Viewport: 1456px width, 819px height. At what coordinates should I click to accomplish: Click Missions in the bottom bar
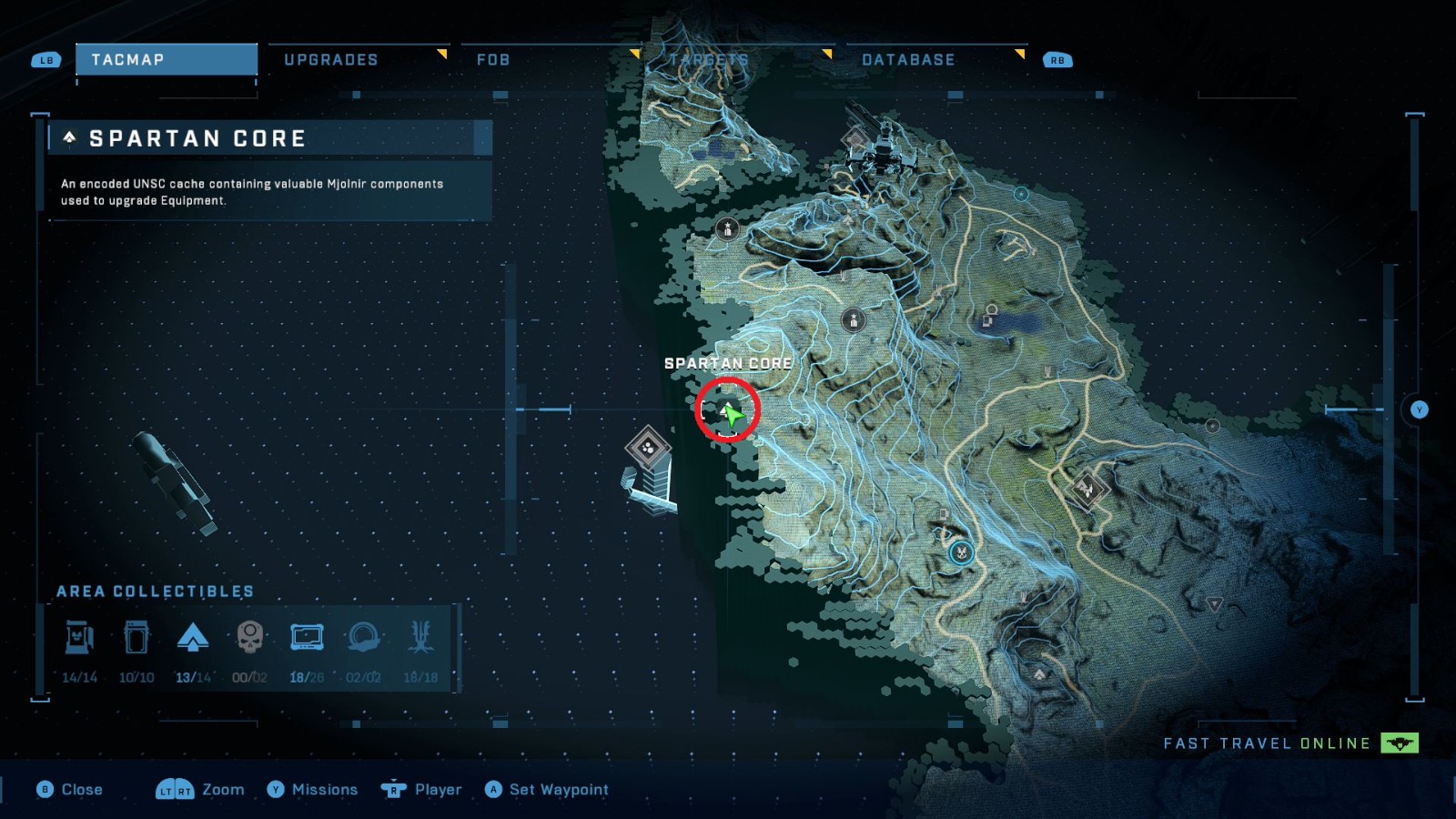coord(324,789)
